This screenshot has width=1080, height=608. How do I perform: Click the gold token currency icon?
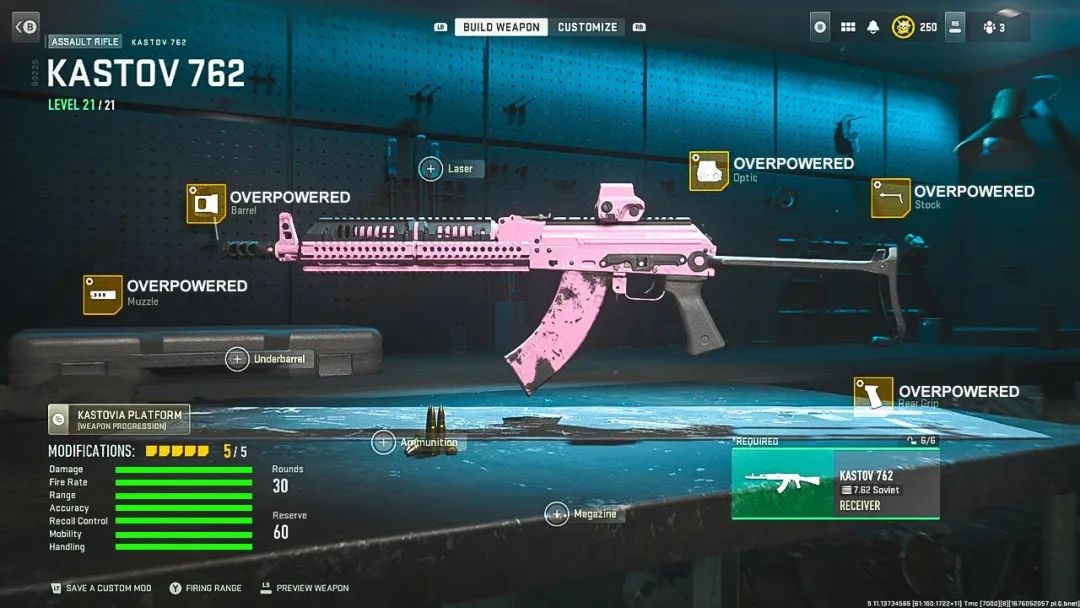click(903, 27)
